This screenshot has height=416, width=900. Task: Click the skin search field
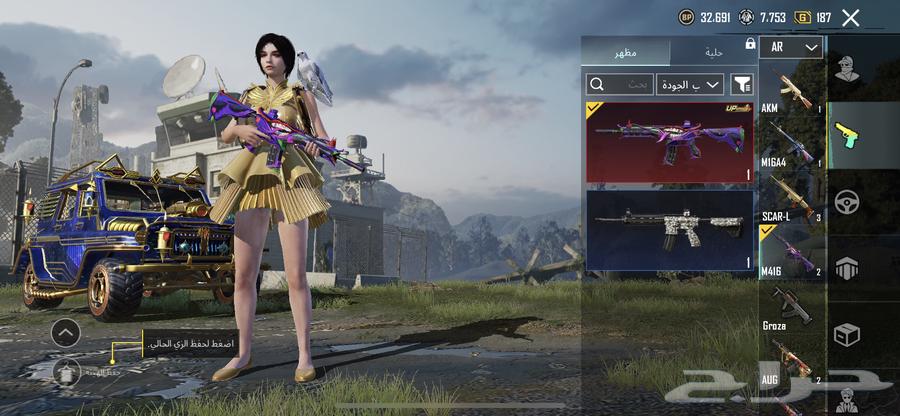point(620,84)
